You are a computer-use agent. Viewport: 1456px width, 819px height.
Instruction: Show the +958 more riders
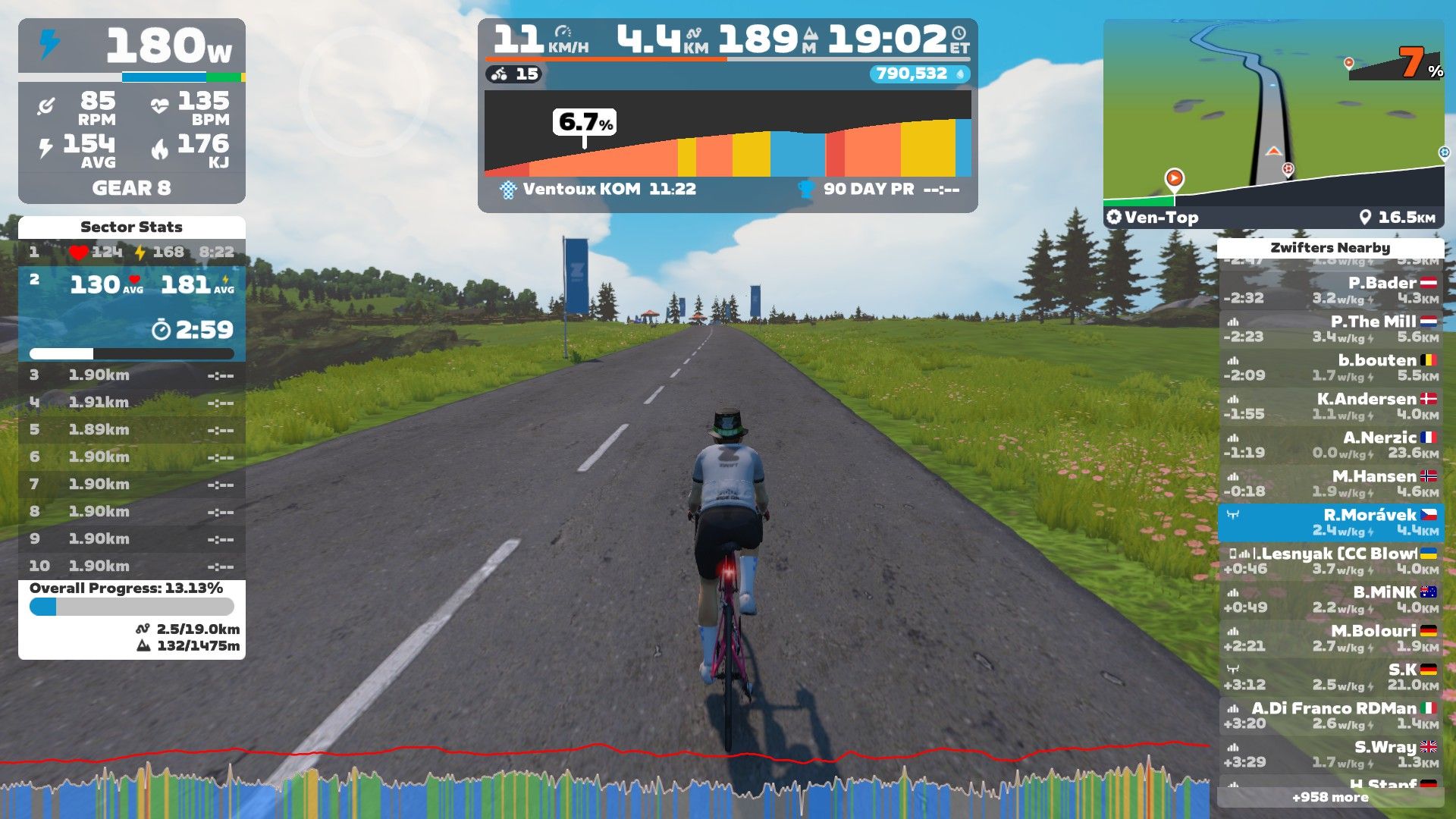click(x=1330, y=797)
